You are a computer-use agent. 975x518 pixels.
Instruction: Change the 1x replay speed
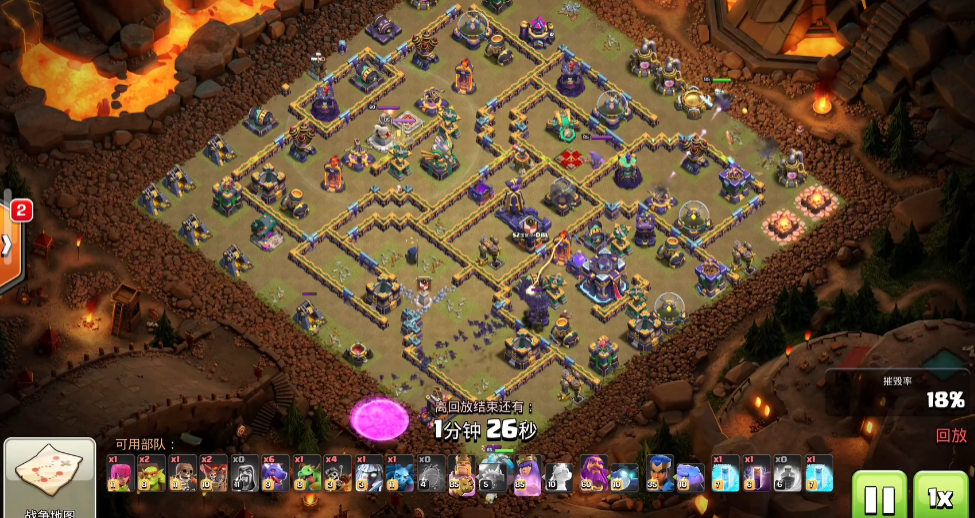[940, 496]
